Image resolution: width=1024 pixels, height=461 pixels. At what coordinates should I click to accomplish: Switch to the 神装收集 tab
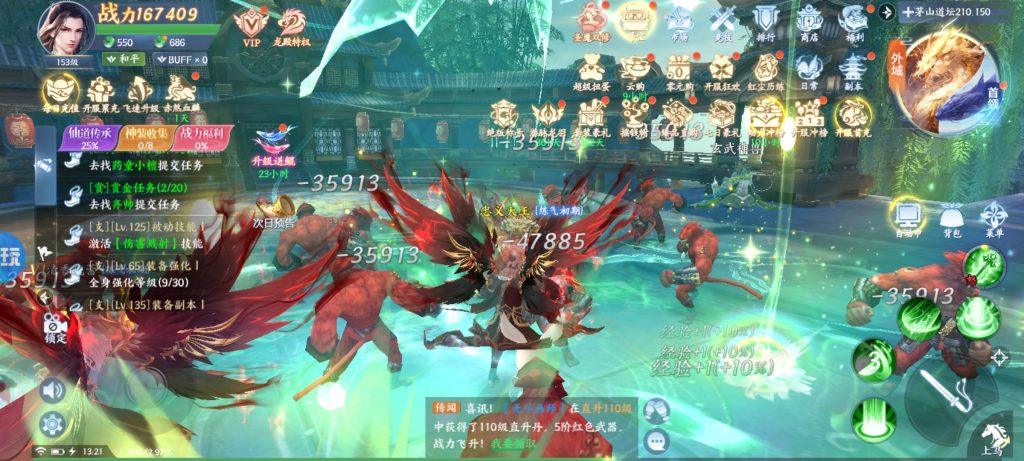point(147,138)
